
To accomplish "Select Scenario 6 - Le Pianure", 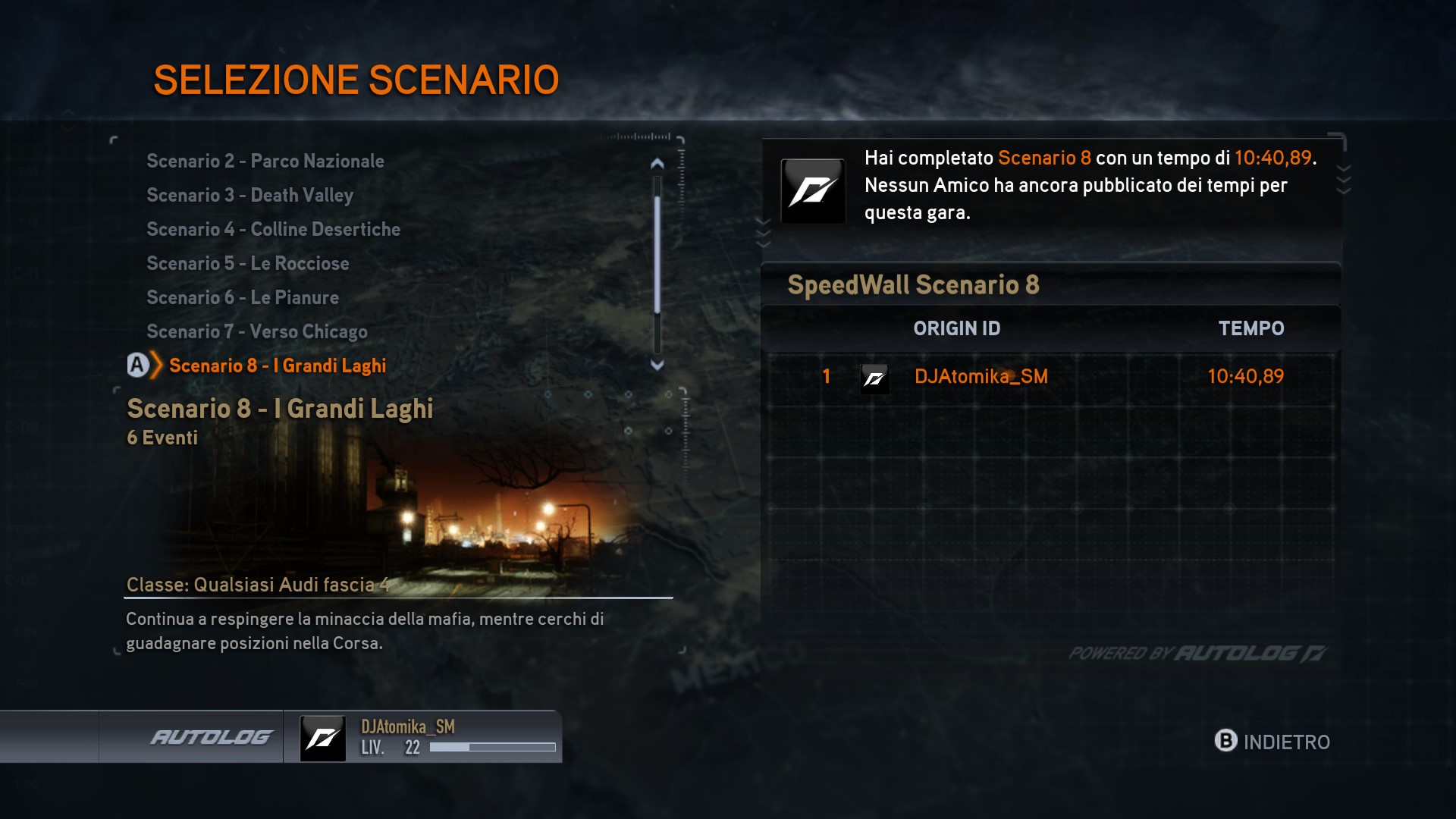I will (242, 297).
